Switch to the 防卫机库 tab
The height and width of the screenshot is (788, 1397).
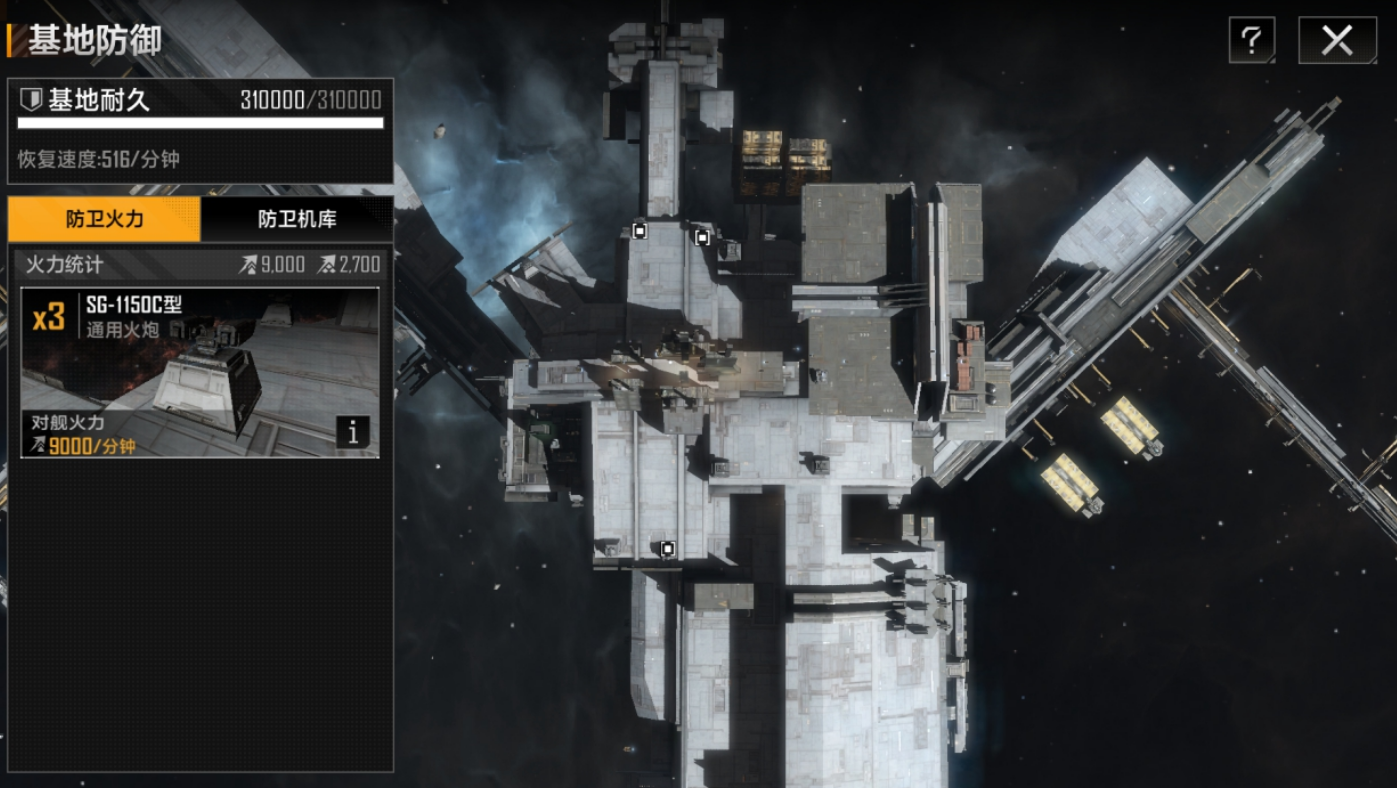click(x=297, y=219)
